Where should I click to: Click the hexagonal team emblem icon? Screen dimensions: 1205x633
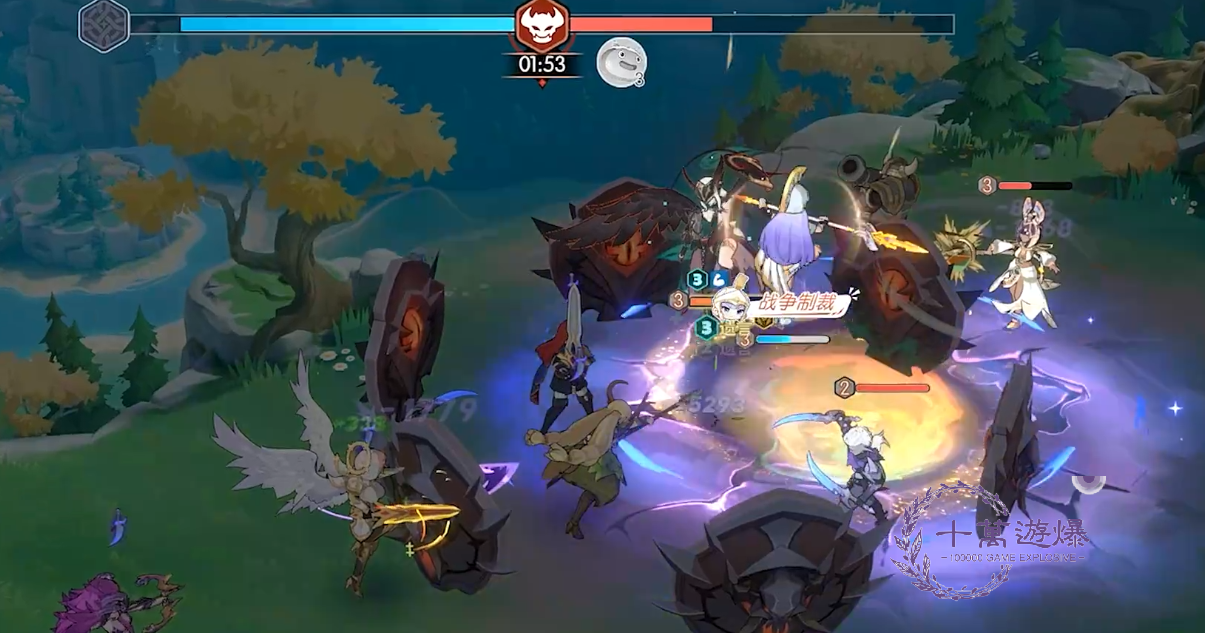pos(104,24)
